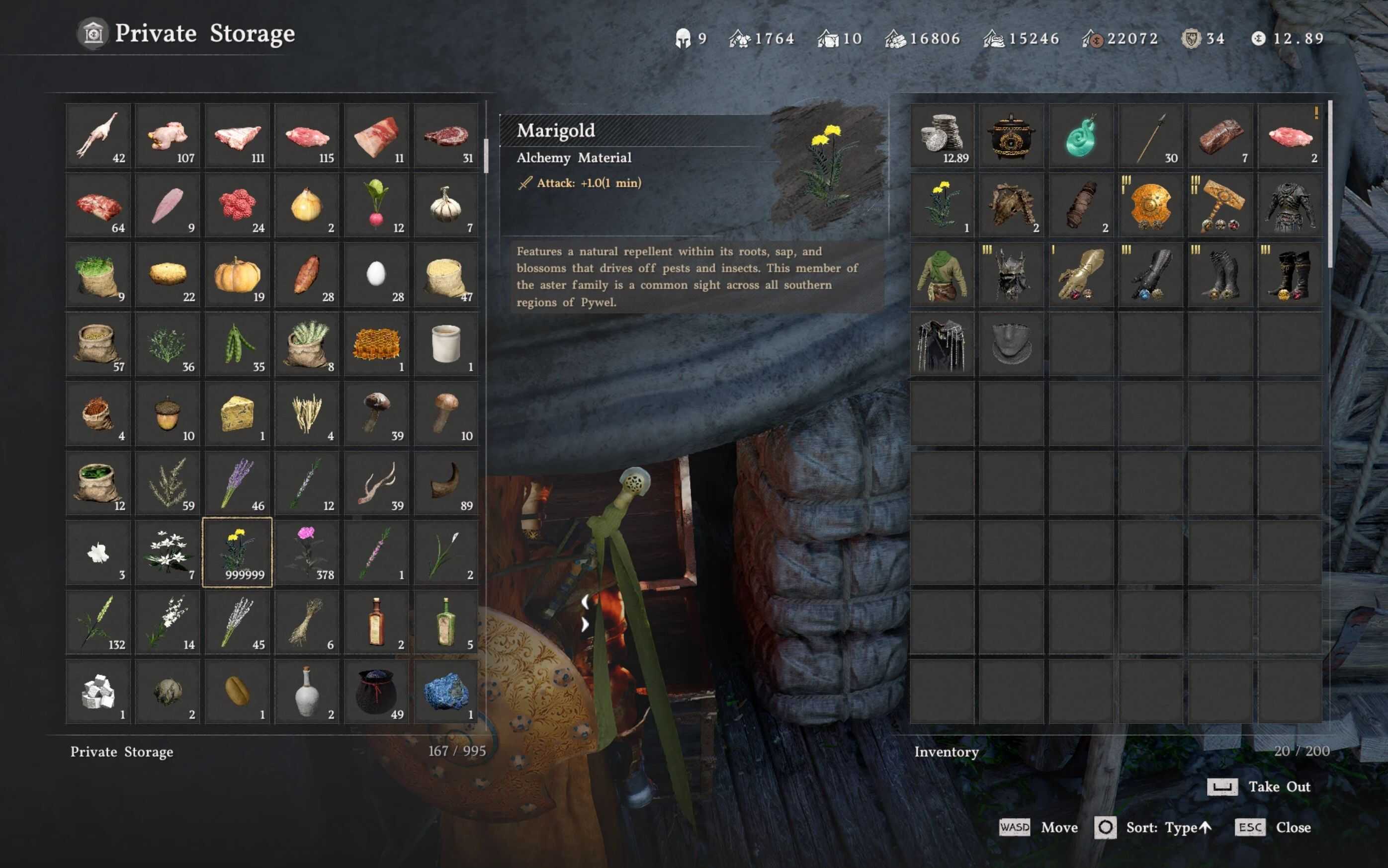This screenshot has height=868, width=1388.
Task: Select the honeycomb item in storage
Action: (376, 344)
